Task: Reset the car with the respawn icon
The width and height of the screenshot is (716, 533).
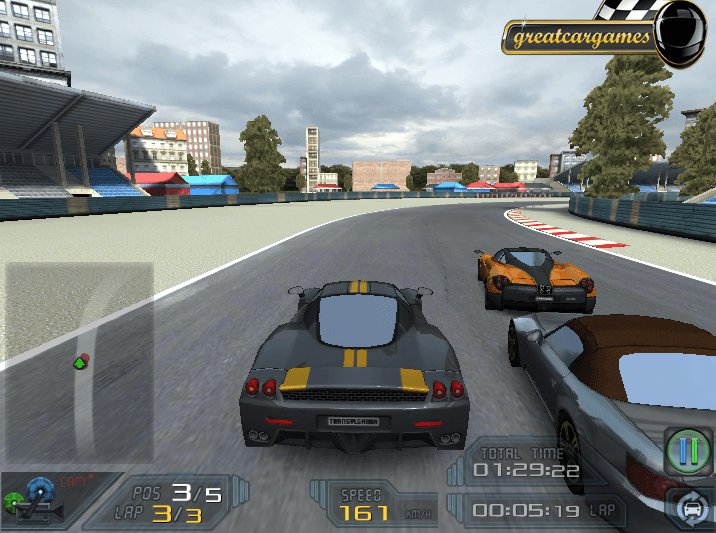Action: tap(691, 509)
